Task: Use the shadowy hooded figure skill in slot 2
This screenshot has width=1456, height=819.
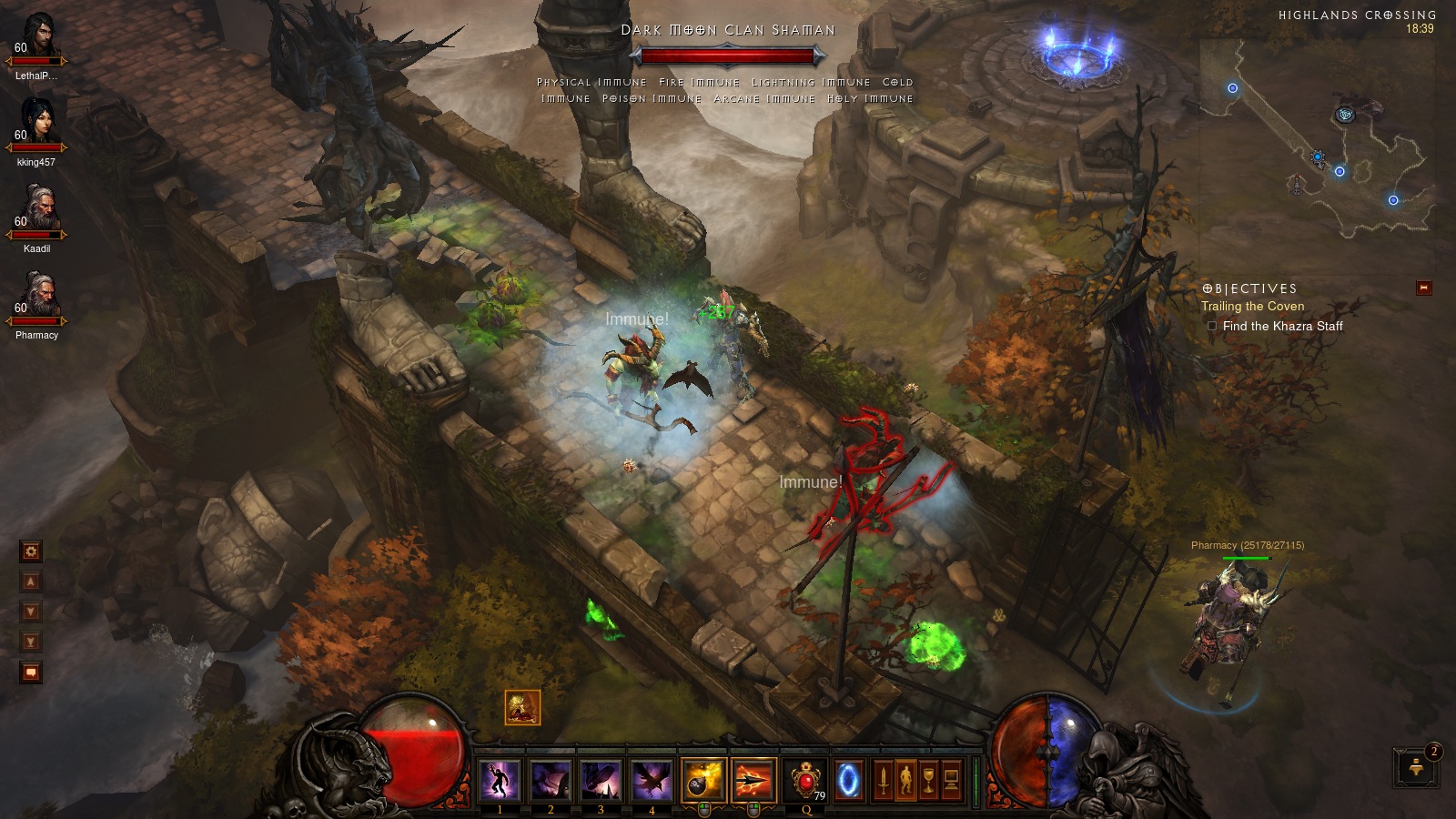Action: point(551,781)
